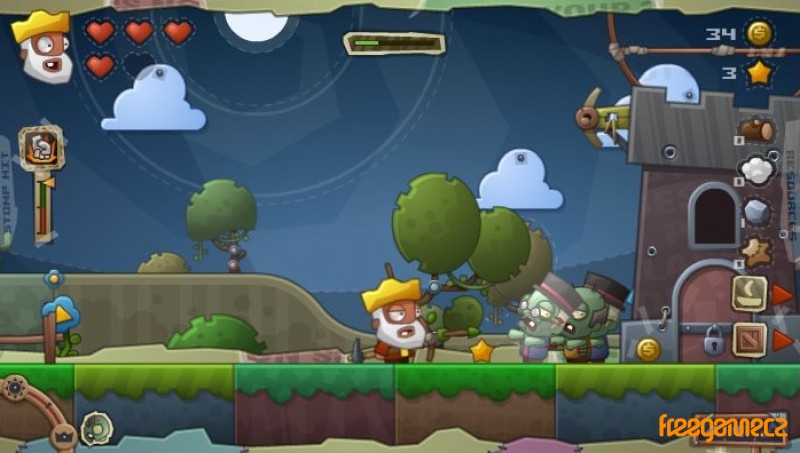Click the zombie head icon
The image size is (800, 453).
tap(96, 428)
